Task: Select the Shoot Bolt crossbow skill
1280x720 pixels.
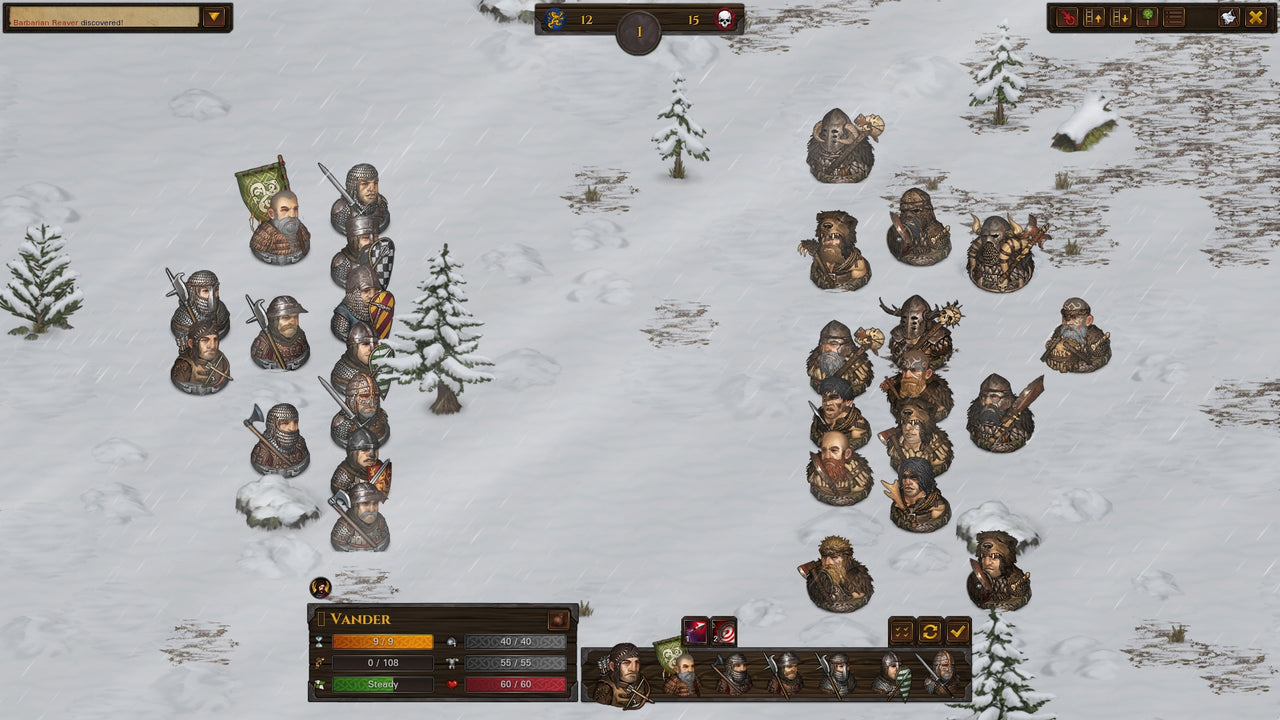Action: pyautogui.click(x=695, y=629)
